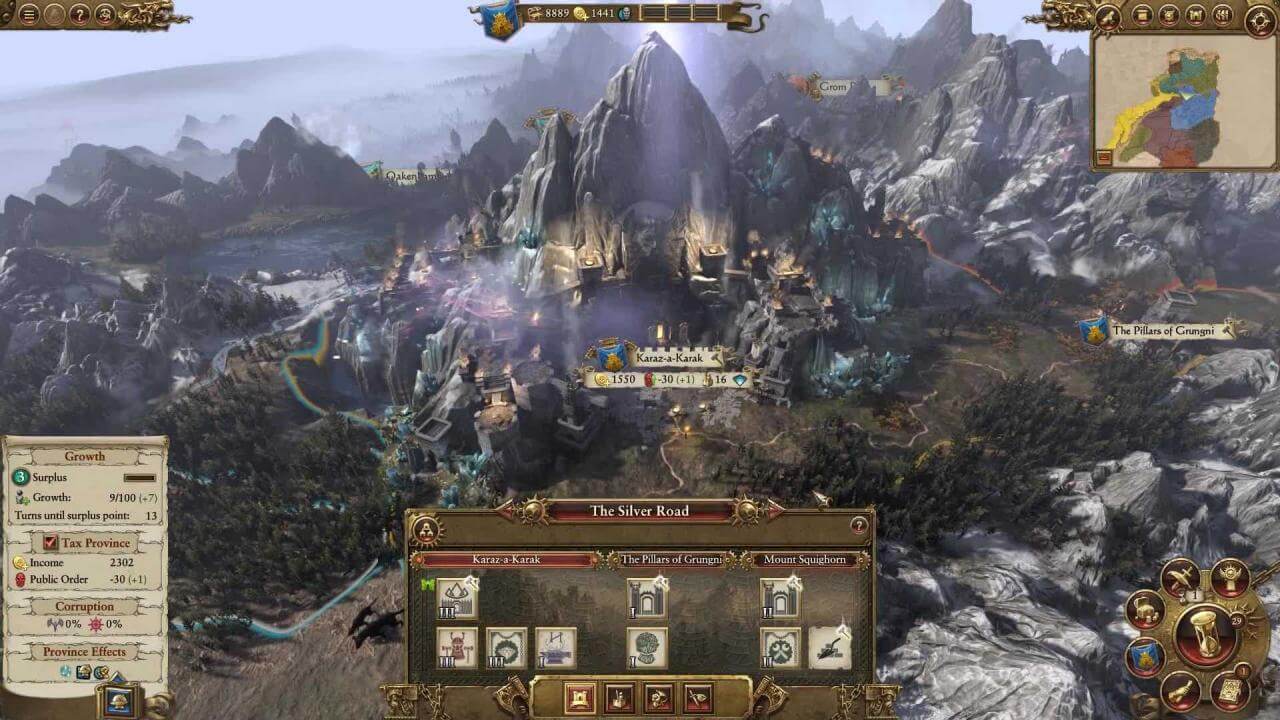
Task: Expand the Province Effects section
Action: 85,653
